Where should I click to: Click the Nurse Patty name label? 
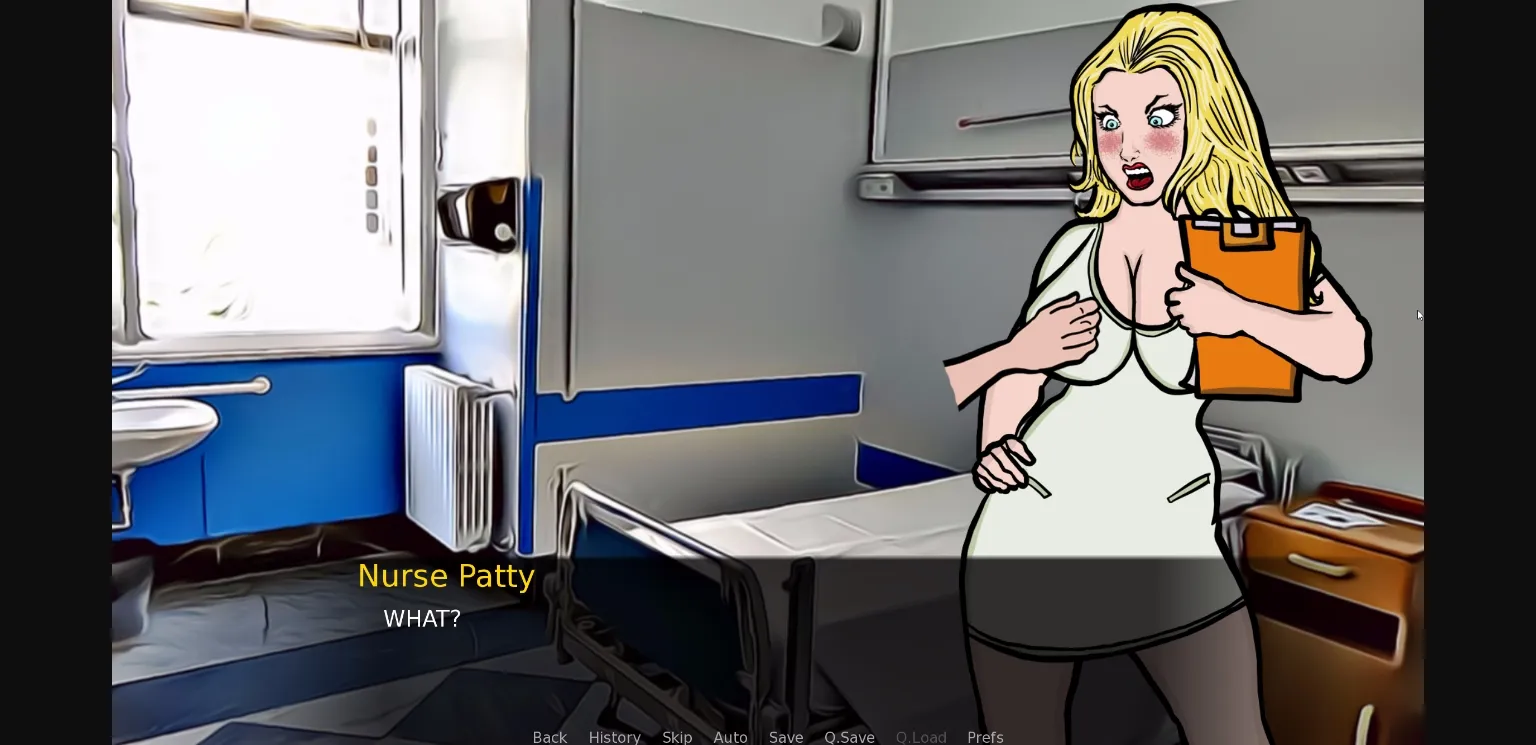446,576
